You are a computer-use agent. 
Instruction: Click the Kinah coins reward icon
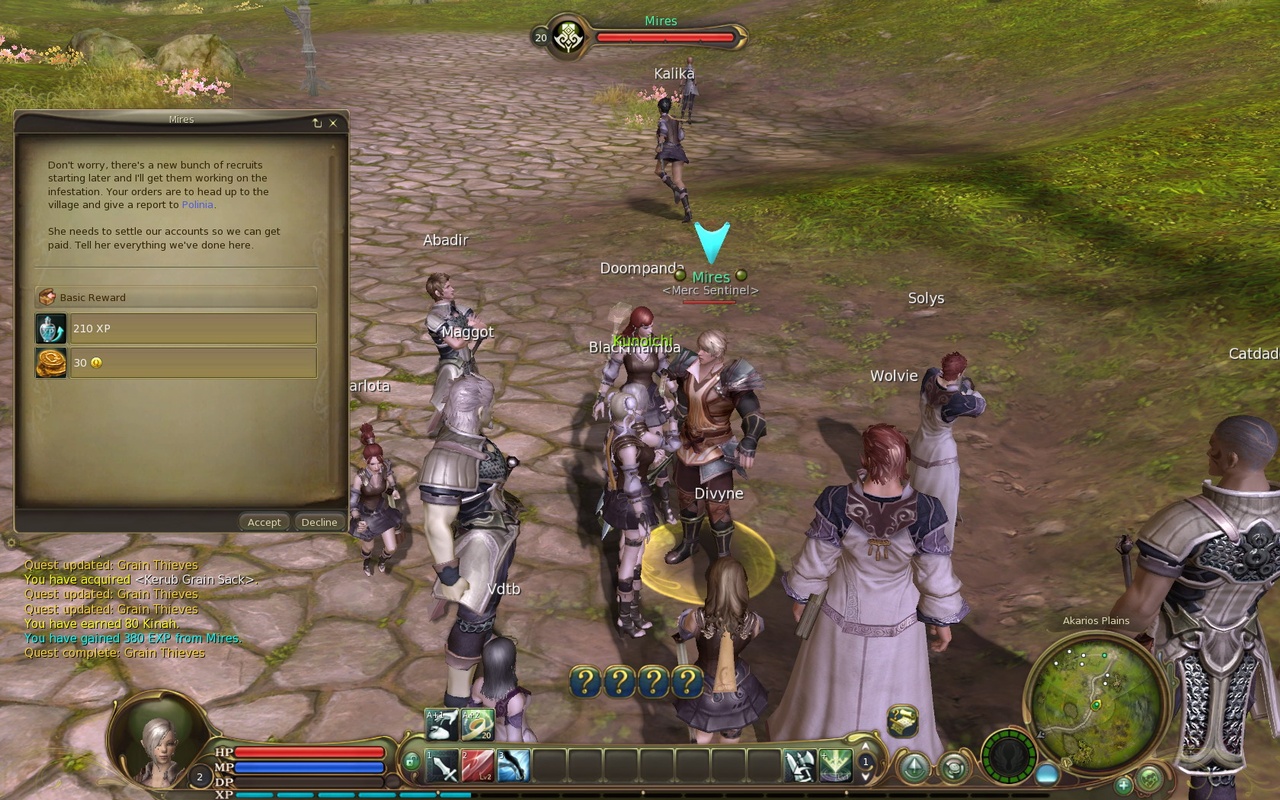tap(53, 362)
